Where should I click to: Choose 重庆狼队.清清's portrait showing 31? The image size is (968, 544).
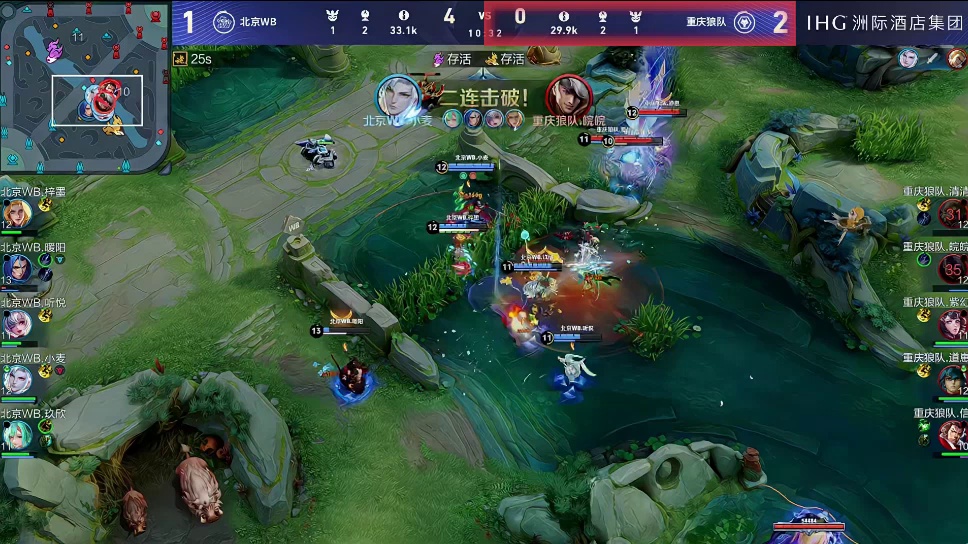952,213
